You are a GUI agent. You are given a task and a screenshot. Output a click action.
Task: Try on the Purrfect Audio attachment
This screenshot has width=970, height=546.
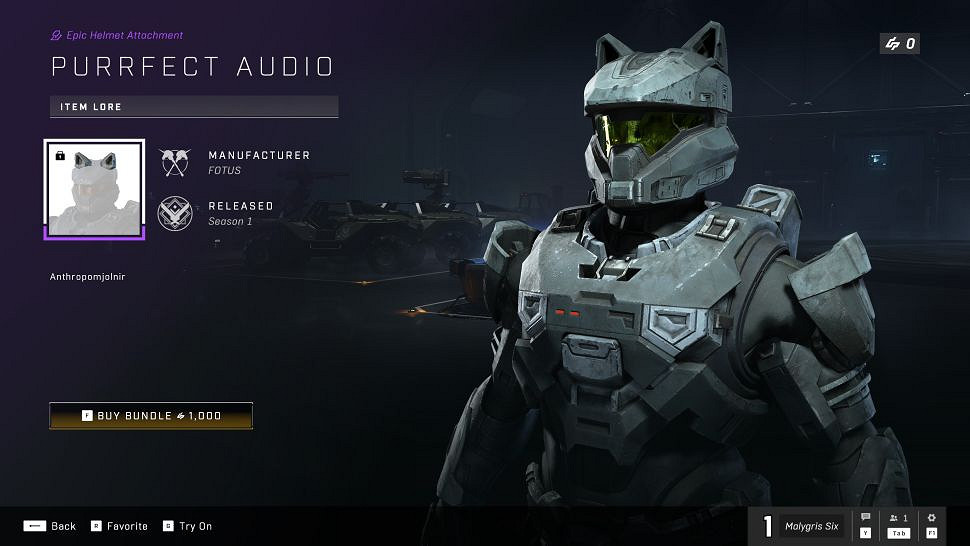(188, 526)
